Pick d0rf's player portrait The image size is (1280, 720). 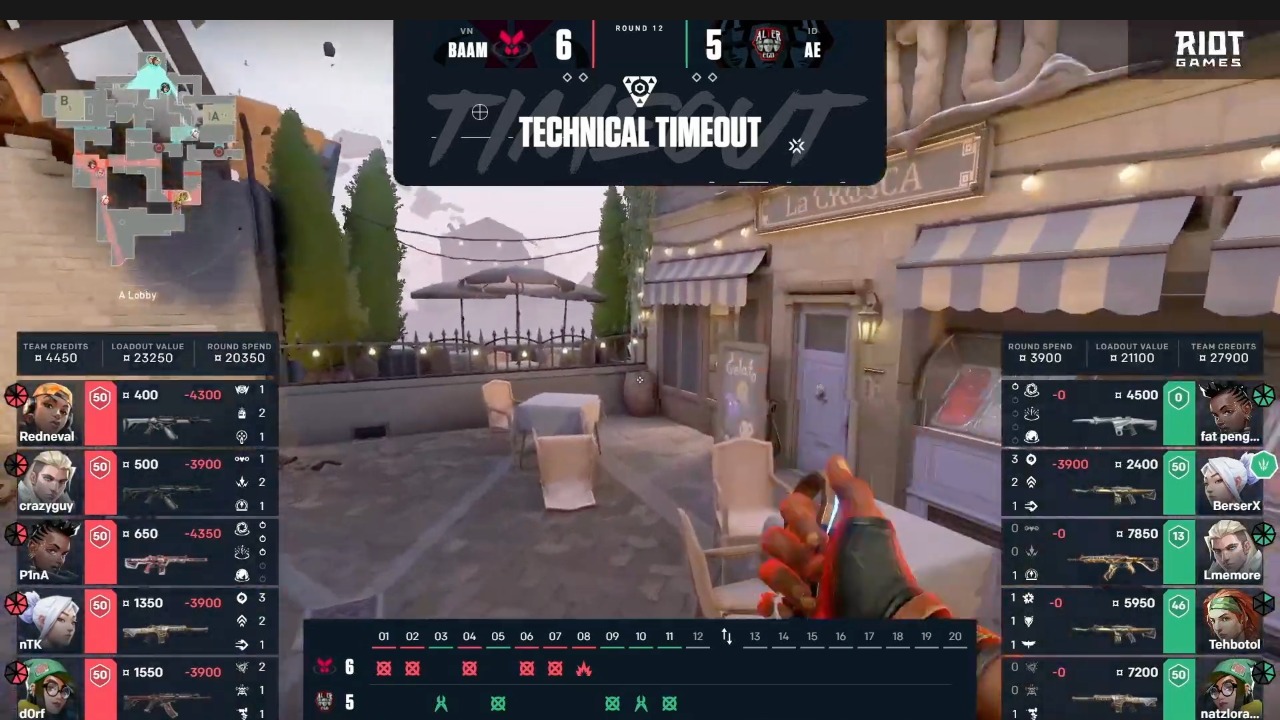[48, 688]
